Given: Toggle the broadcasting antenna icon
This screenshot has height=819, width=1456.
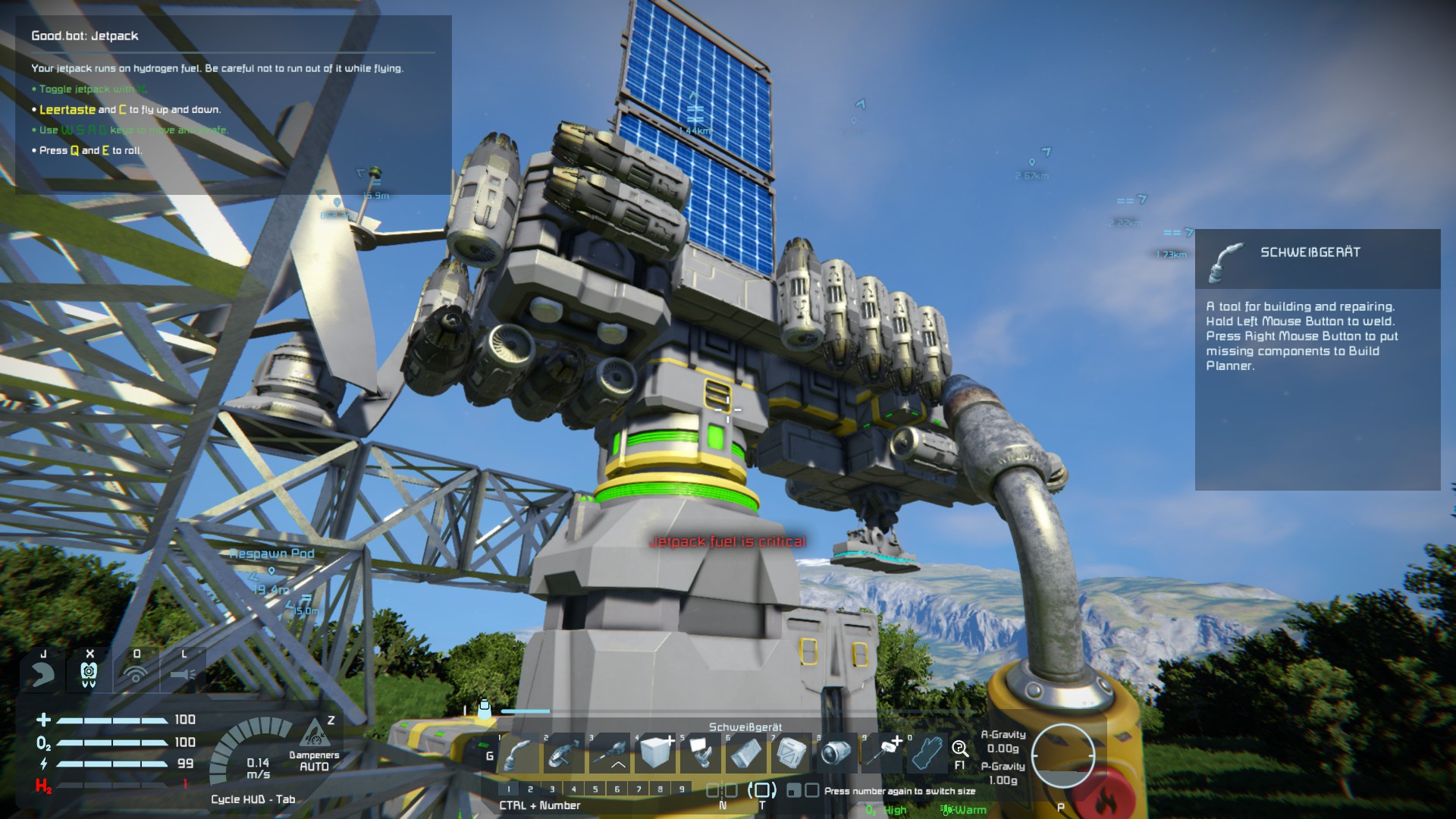Looking at the screenshot, I should pyautogui.click(x=136, y=673).
